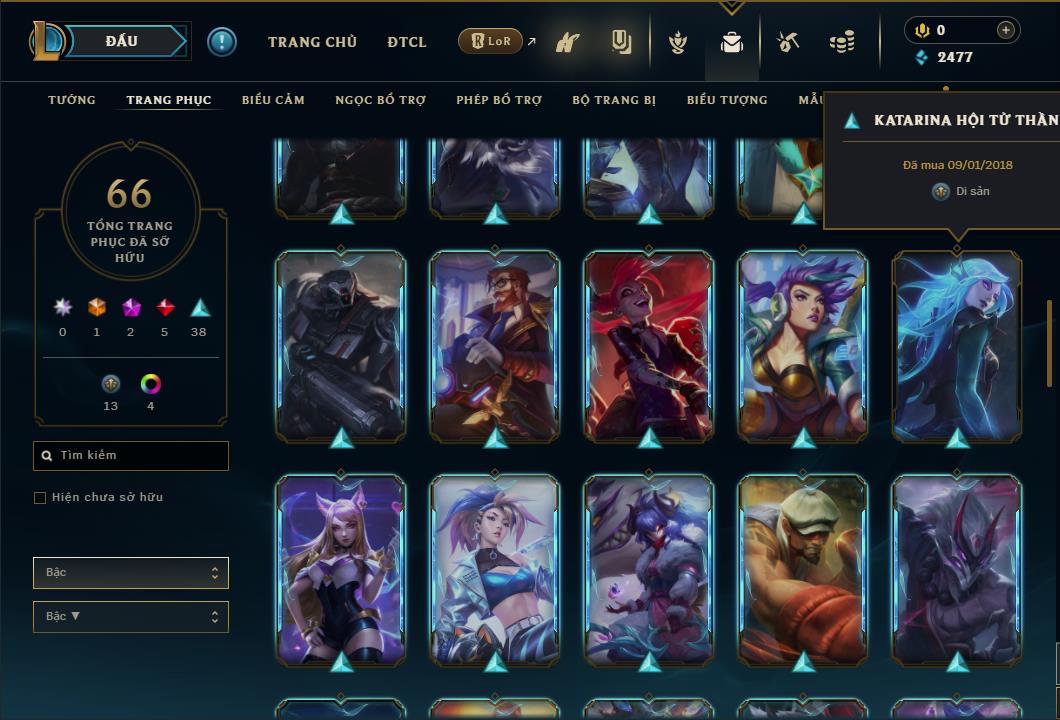Viewport: 1060px width, 720px height.
Task: Click the plus button to buy currency
Action: (x=1006, y=30)
